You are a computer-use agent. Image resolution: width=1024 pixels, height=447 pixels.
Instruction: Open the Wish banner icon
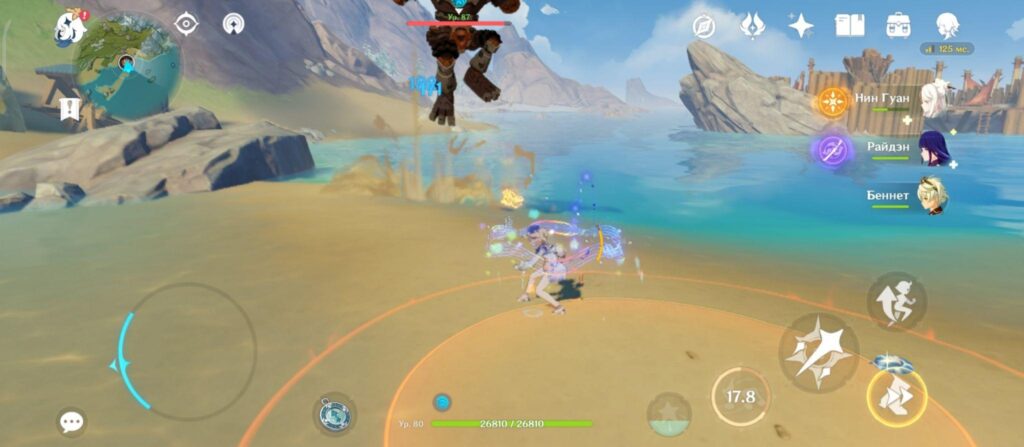752,26
